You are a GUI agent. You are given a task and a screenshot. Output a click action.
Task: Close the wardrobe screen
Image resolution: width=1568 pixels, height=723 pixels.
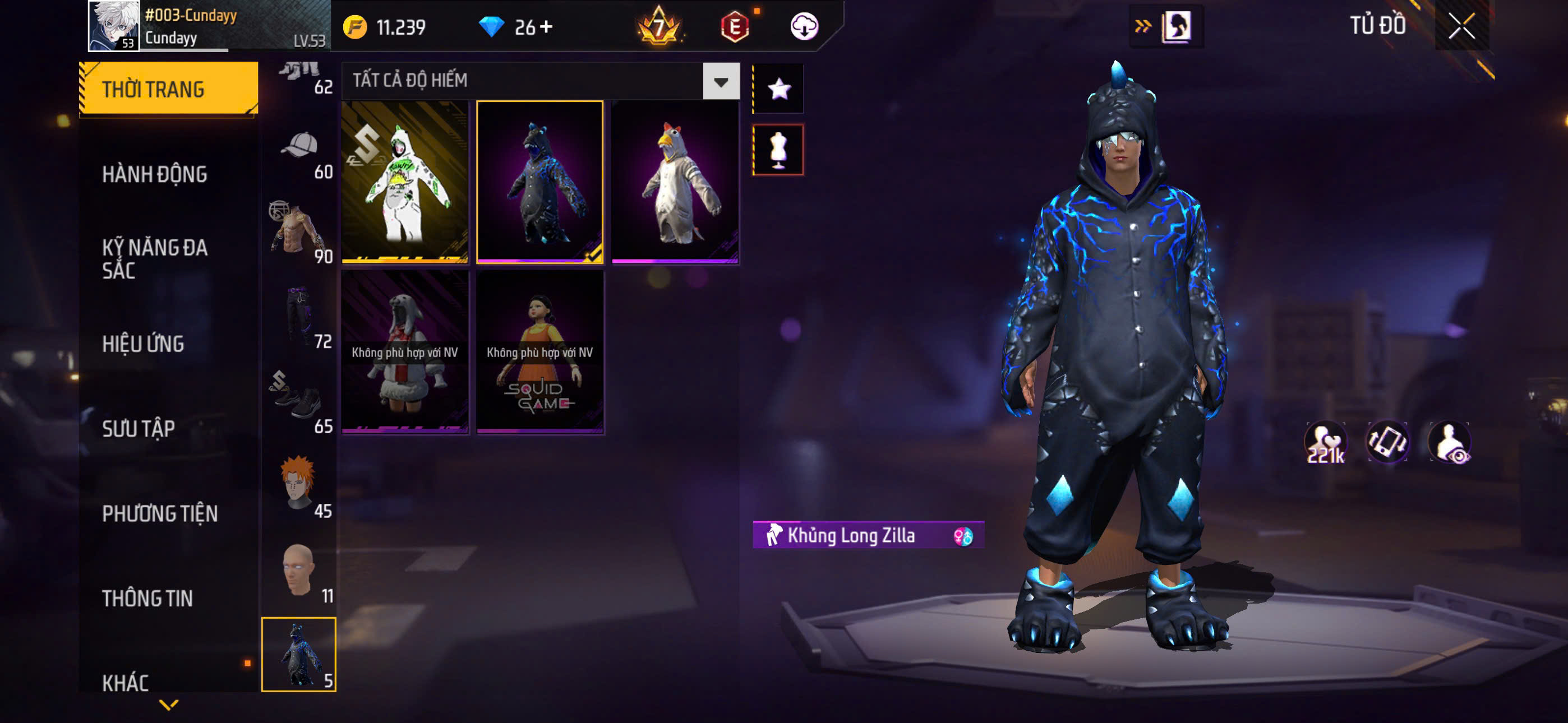[1461, 26]
